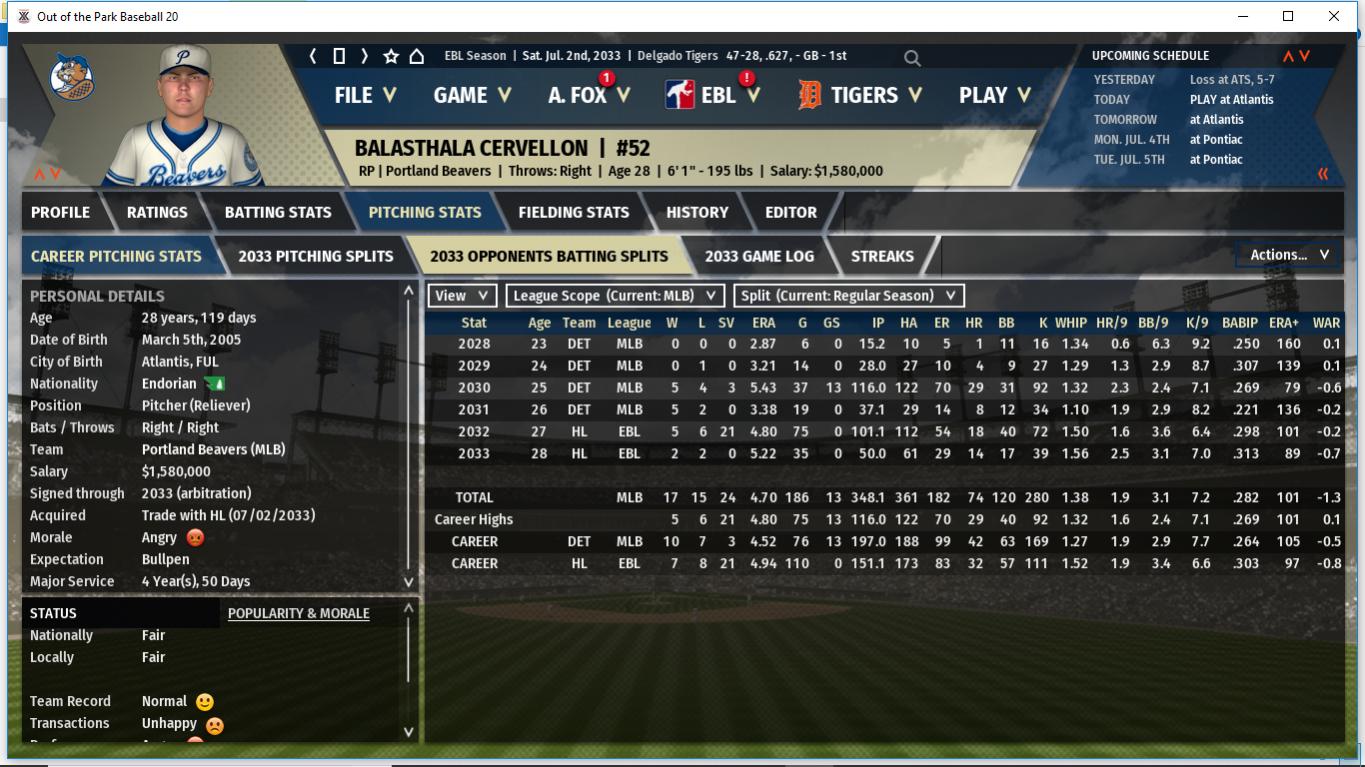The width and height of the screenshot is (1365, 767).
Task: Open the PLAY menu
Action: [x=994, y=95]
